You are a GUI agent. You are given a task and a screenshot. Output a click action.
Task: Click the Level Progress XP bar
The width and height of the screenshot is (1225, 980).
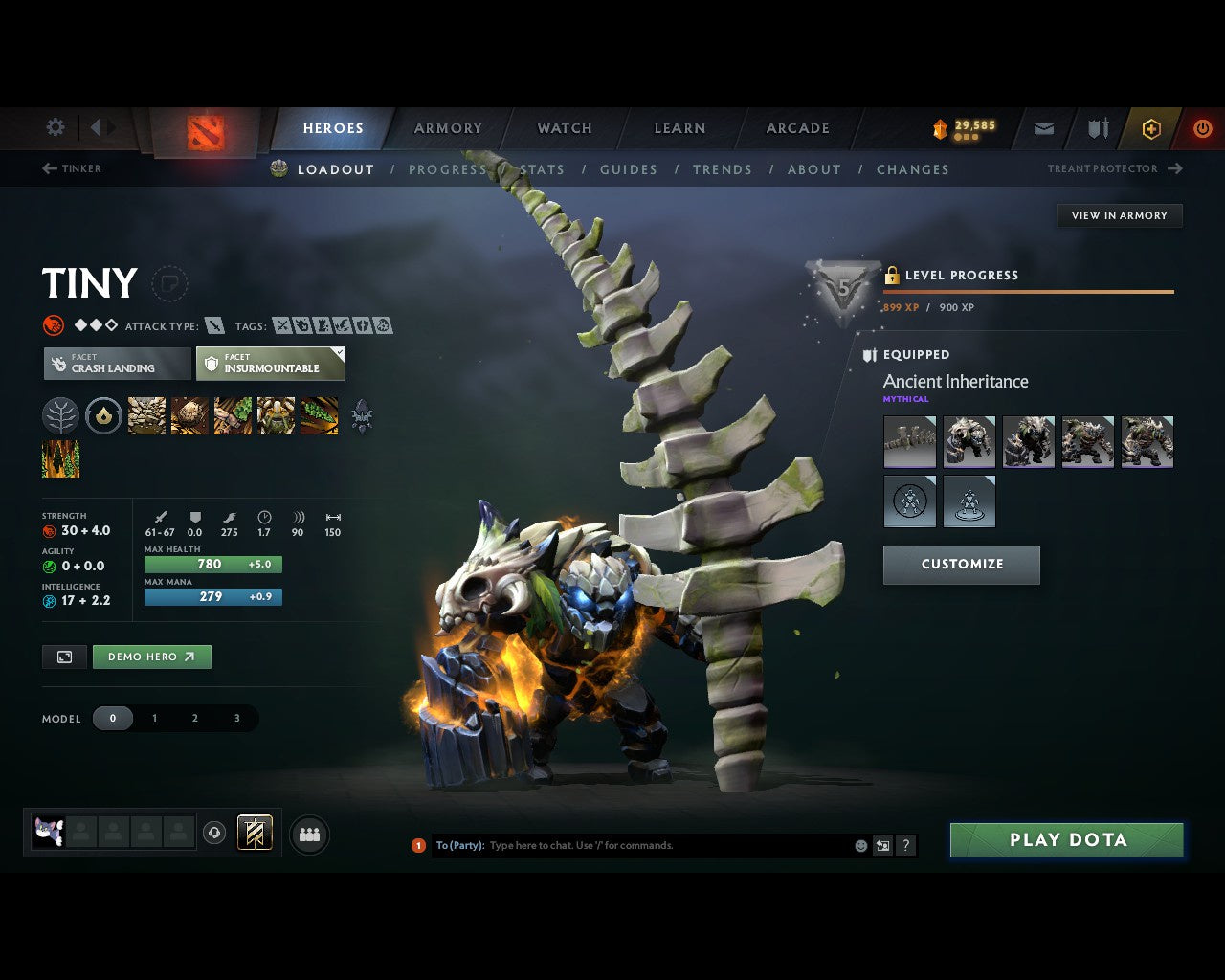tap(1029, 293)
